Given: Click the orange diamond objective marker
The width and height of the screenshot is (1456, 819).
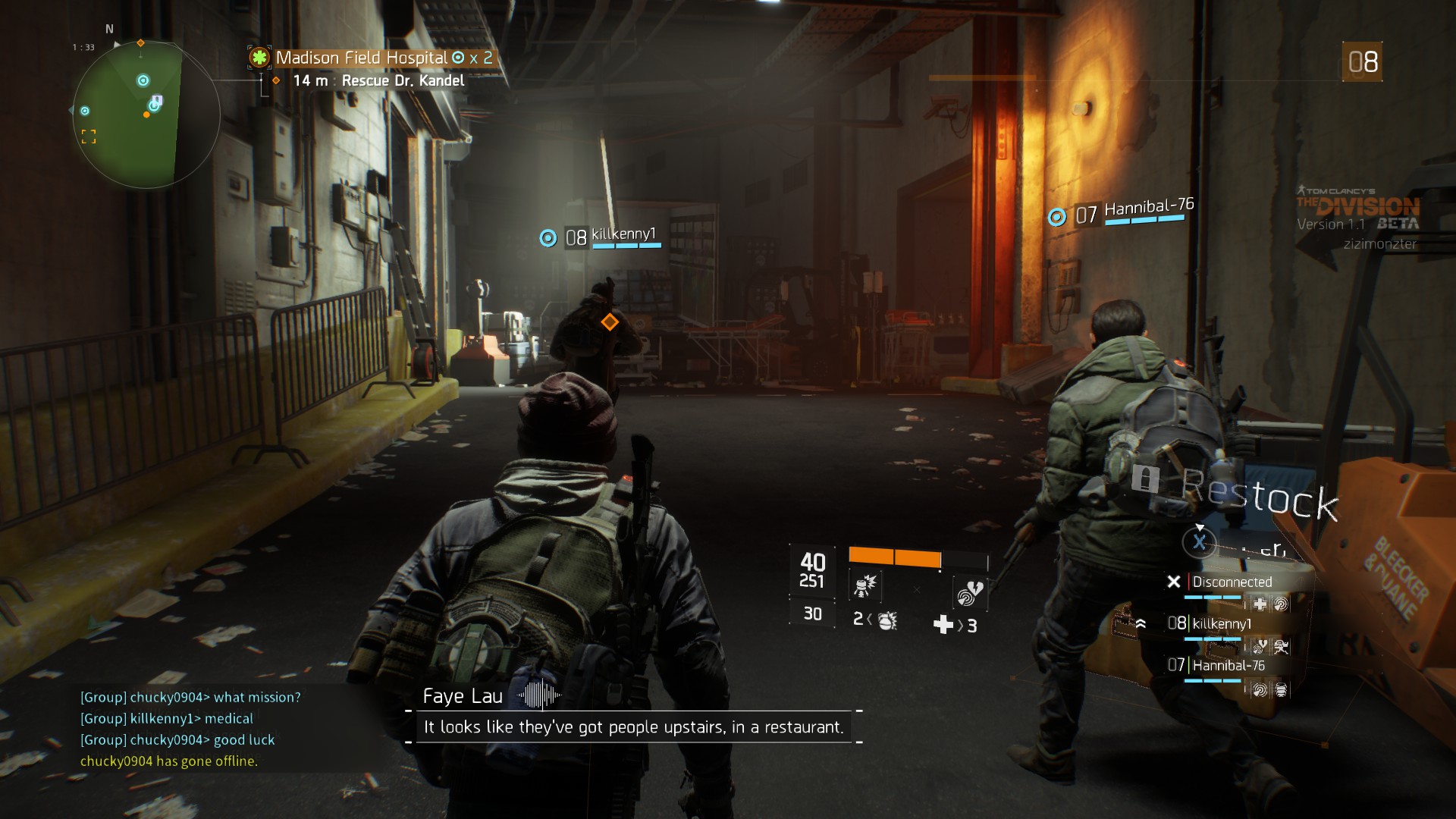Looking at the screenshot, I should coord(610,322).
